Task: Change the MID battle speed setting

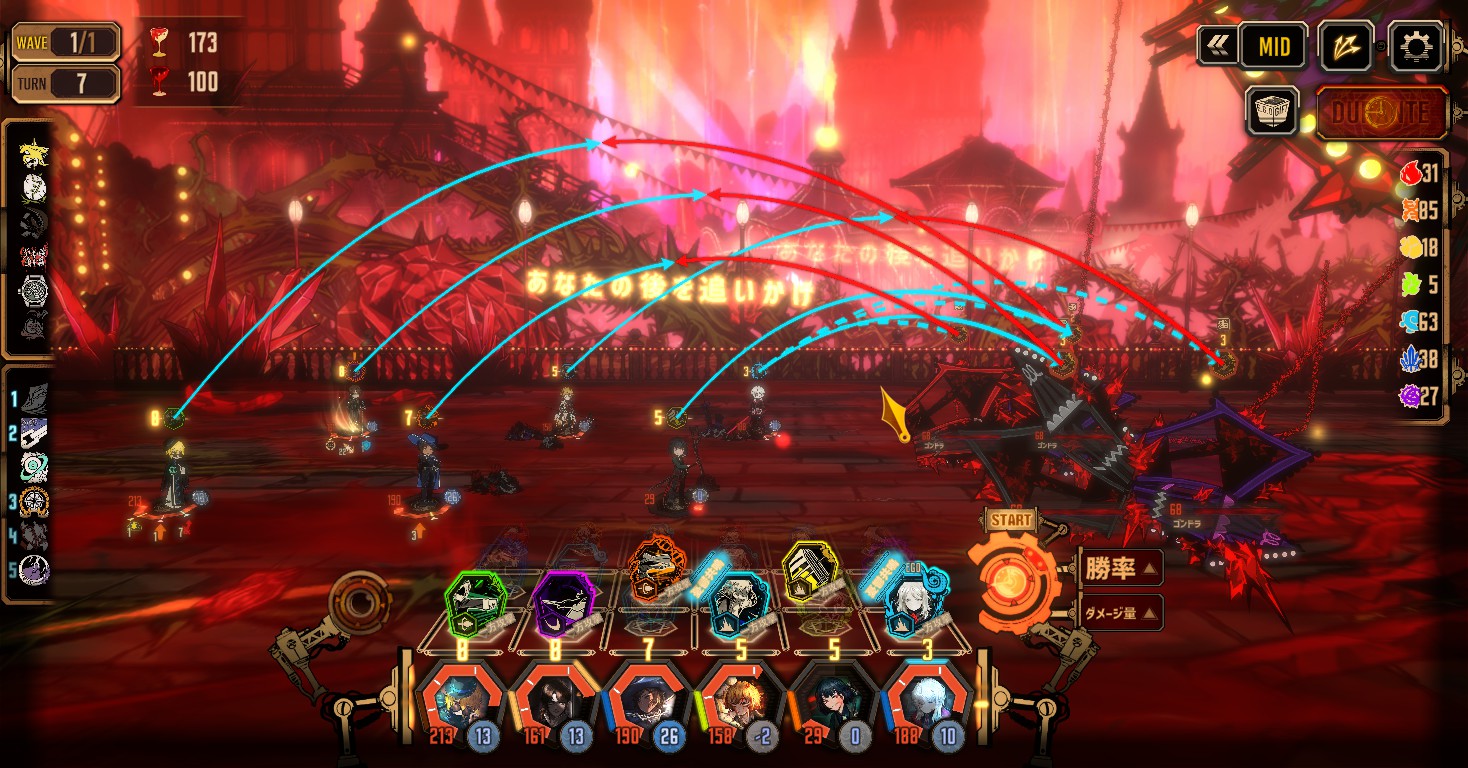Action: click(x=1273, y=46)
